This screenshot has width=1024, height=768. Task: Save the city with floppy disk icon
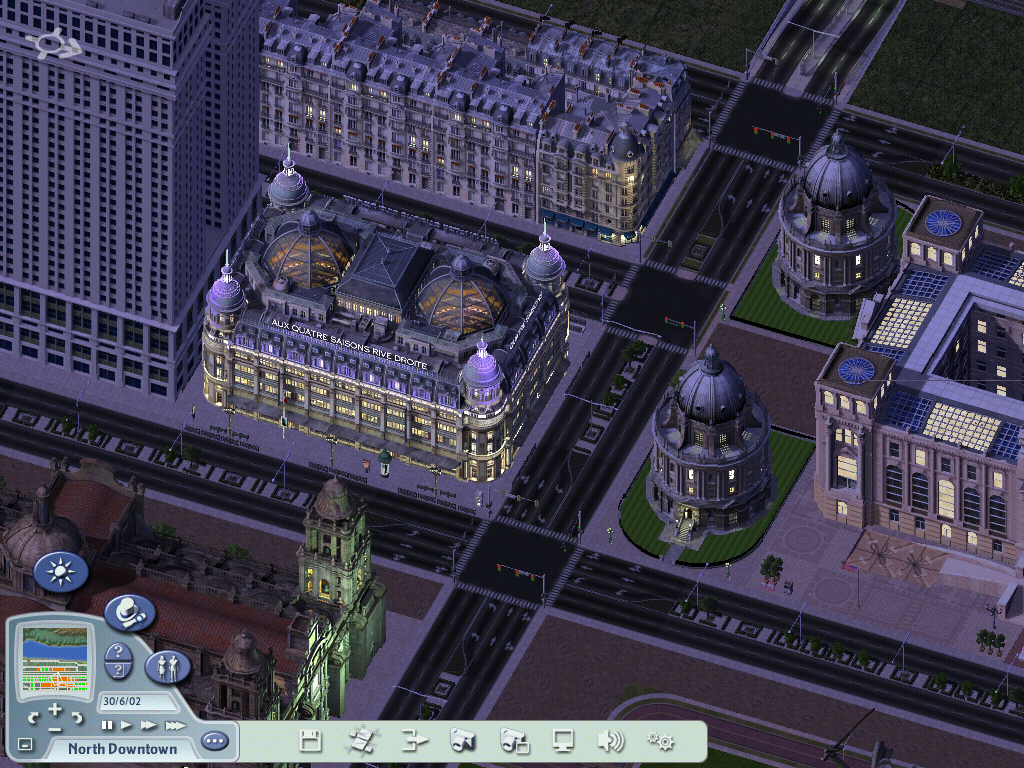[x=310, y=741]
